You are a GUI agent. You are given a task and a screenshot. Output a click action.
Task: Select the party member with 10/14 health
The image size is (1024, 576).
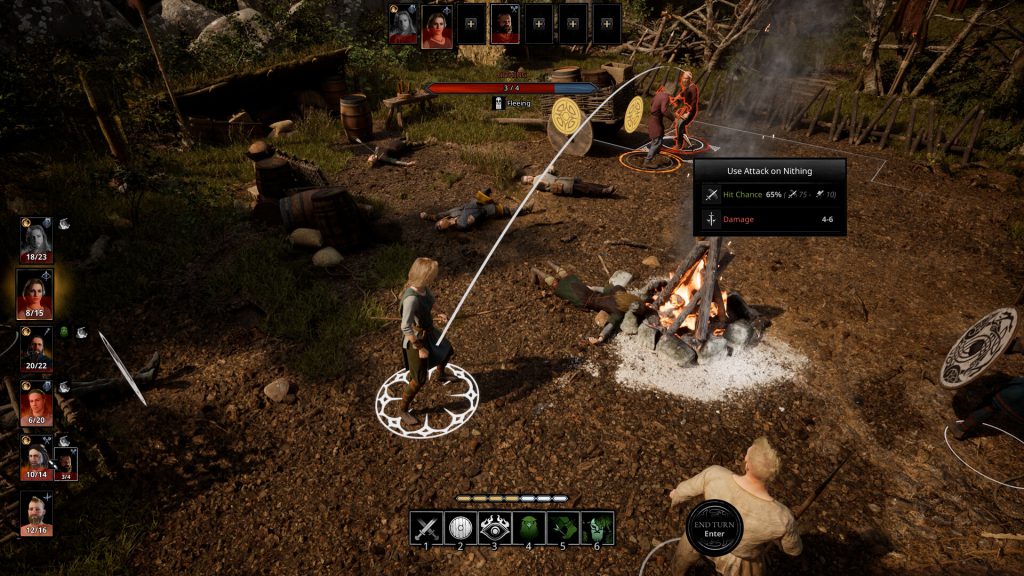tap(35, 455)
